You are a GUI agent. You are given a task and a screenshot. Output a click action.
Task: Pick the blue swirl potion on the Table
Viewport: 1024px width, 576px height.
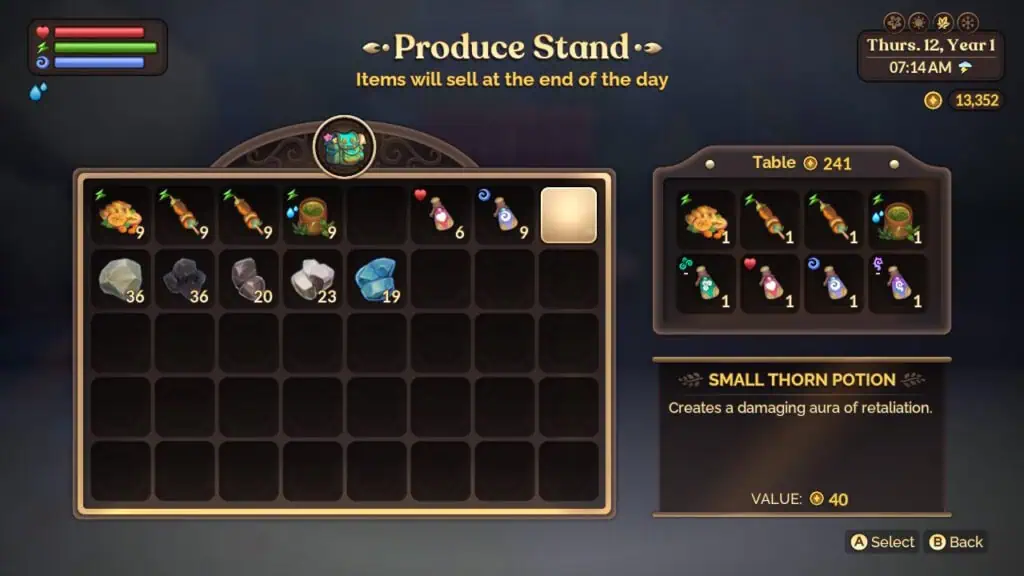pos(834,284)
